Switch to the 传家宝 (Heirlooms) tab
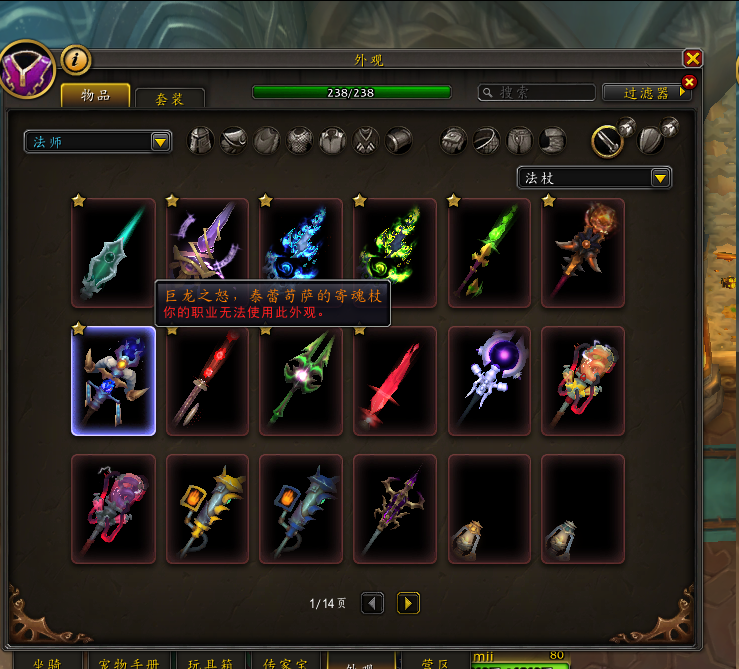 (x=286, y=661)
